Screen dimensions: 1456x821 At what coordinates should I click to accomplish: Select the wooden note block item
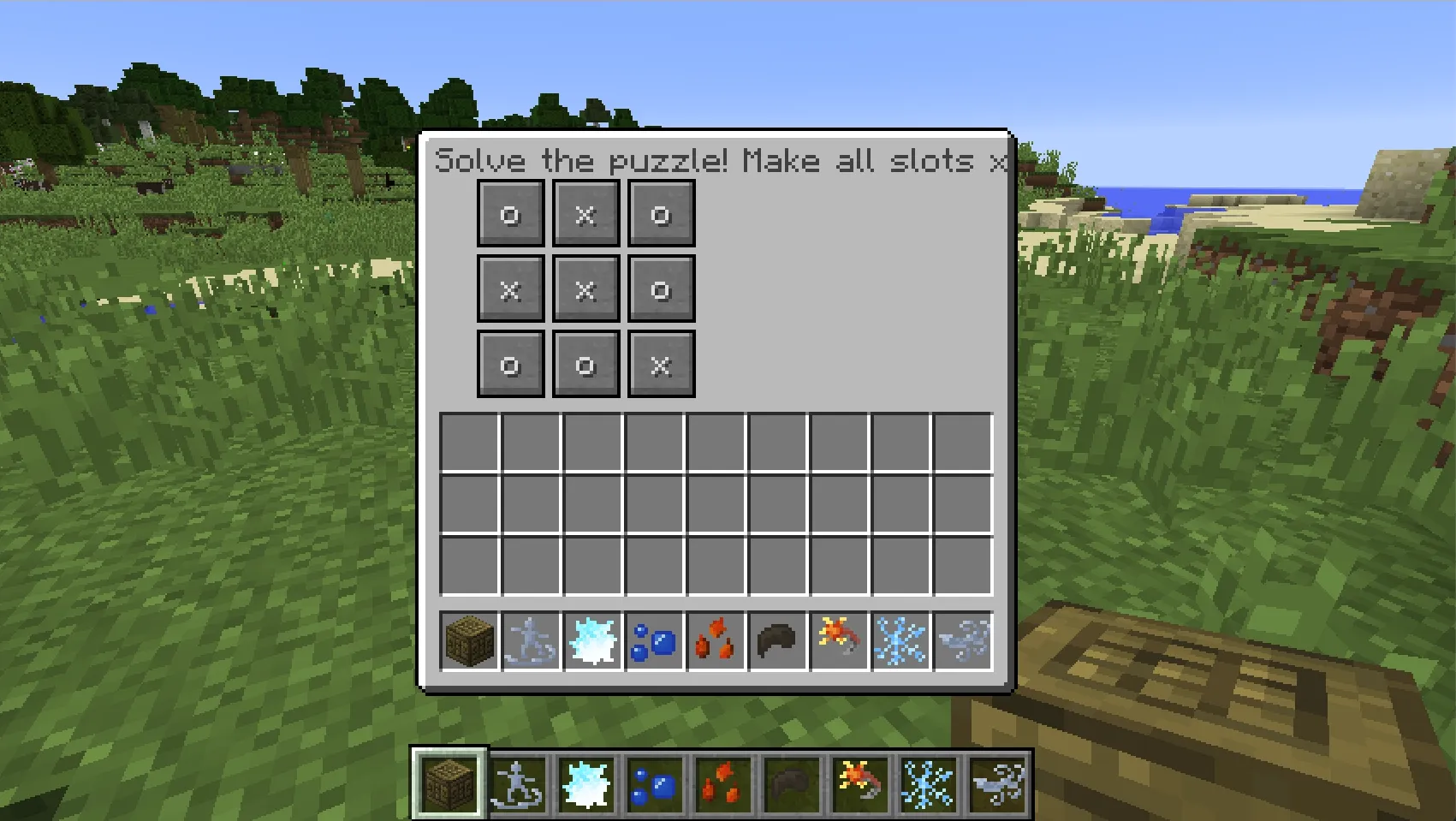click(x=467, y=640)
